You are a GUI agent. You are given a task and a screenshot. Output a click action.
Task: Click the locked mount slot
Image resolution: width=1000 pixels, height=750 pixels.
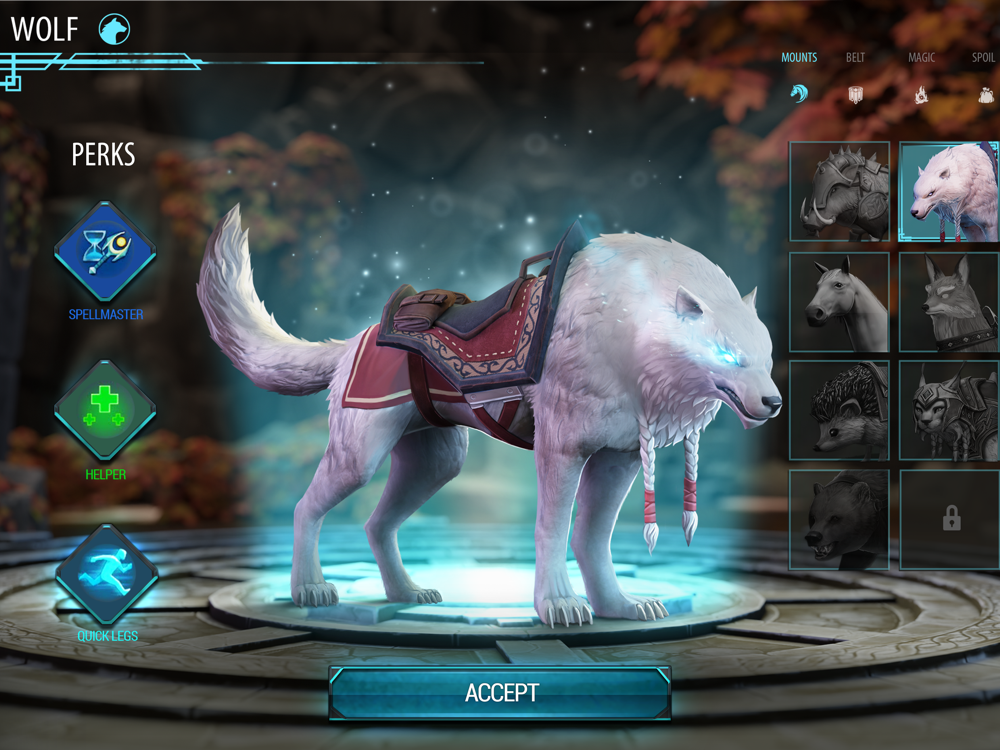click(x=949, y=520)
